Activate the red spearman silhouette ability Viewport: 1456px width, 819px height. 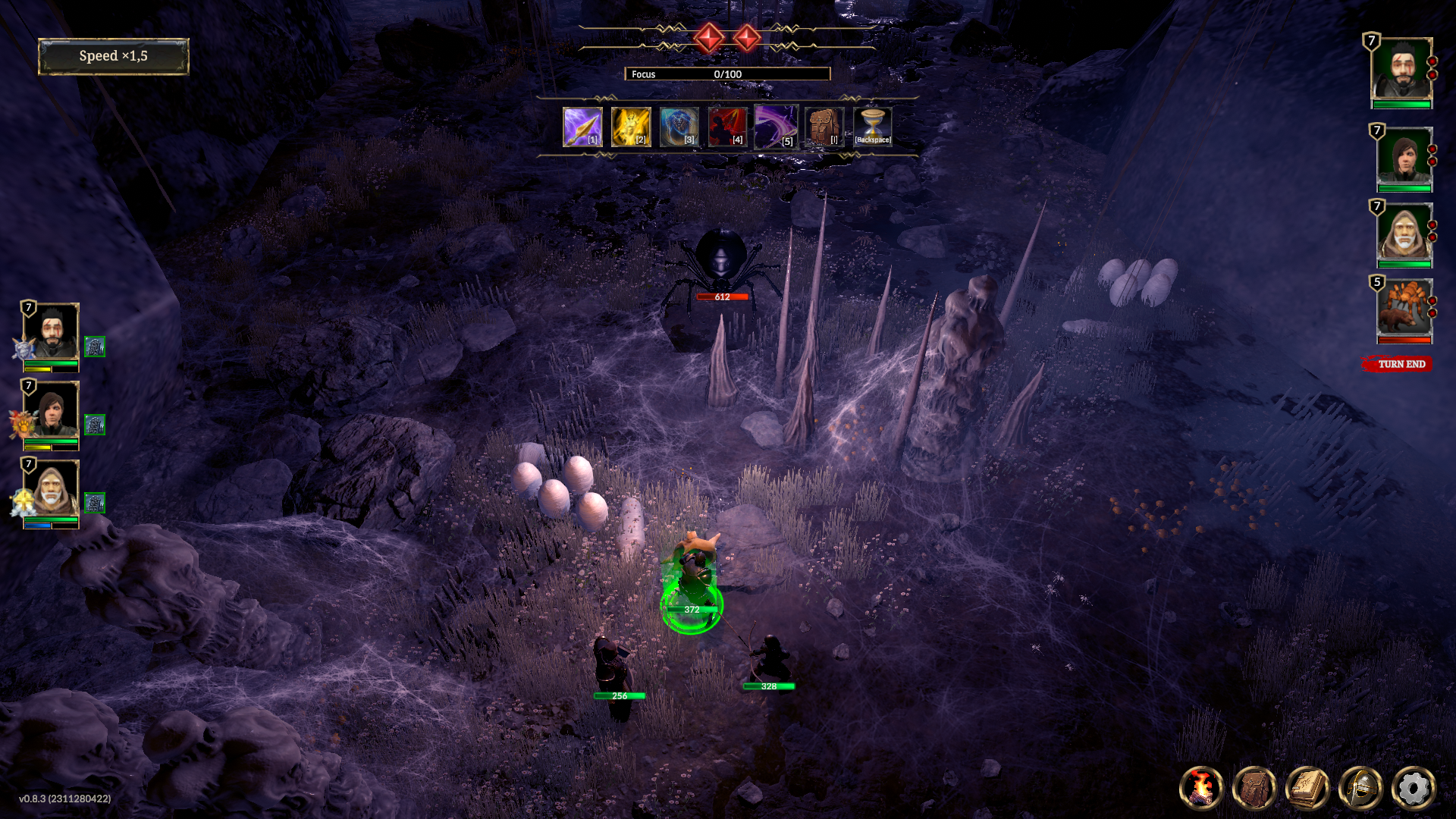coord(727,127)
